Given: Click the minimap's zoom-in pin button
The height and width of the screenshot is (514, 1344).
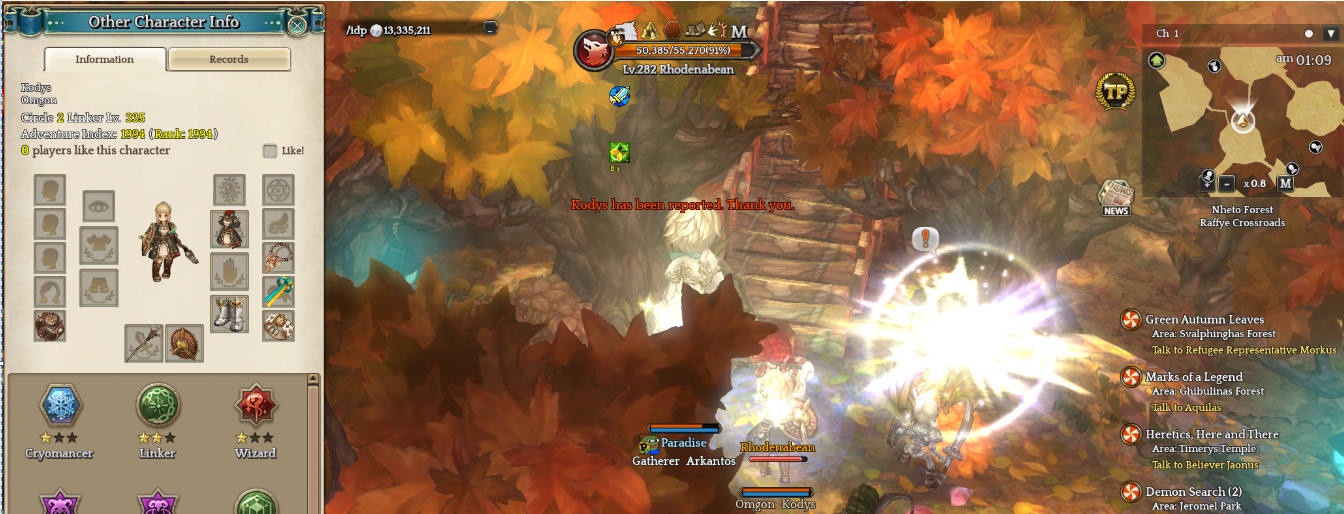Looking at the screenshot, I should 1207,181.
